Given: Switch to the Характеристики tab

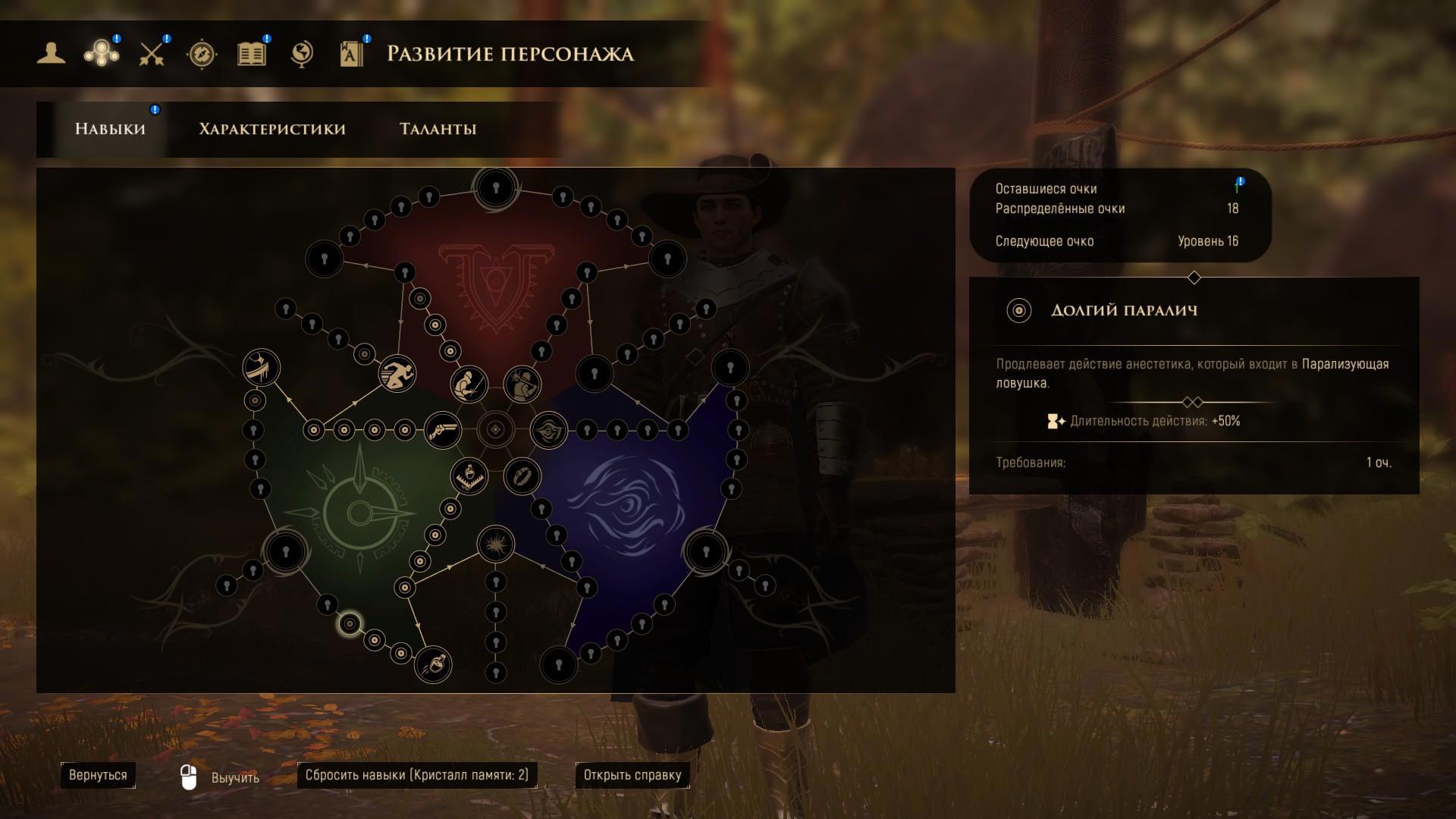Looking at the screenshot, I should click(x=272, y=129).
